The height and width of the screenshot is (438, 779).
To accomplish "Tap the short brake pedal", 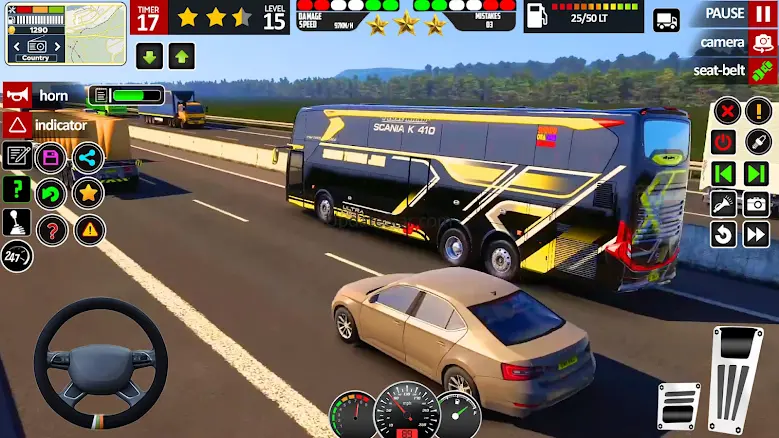I will coord(679,407).
